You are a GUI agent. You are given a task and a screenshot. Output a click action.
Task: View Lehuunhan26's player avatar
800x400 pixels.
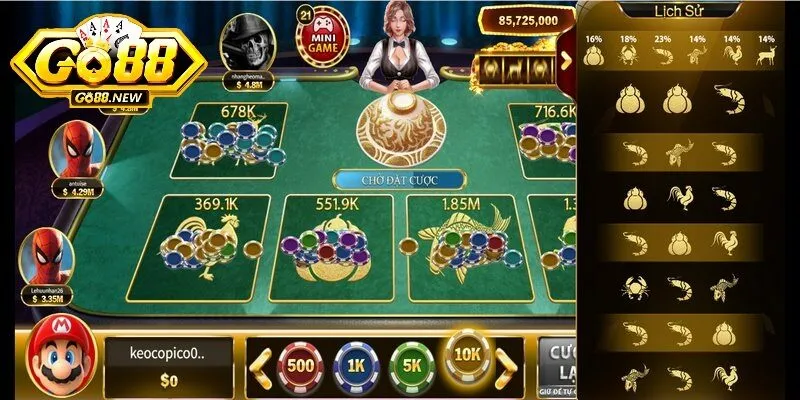click(48, 257)
